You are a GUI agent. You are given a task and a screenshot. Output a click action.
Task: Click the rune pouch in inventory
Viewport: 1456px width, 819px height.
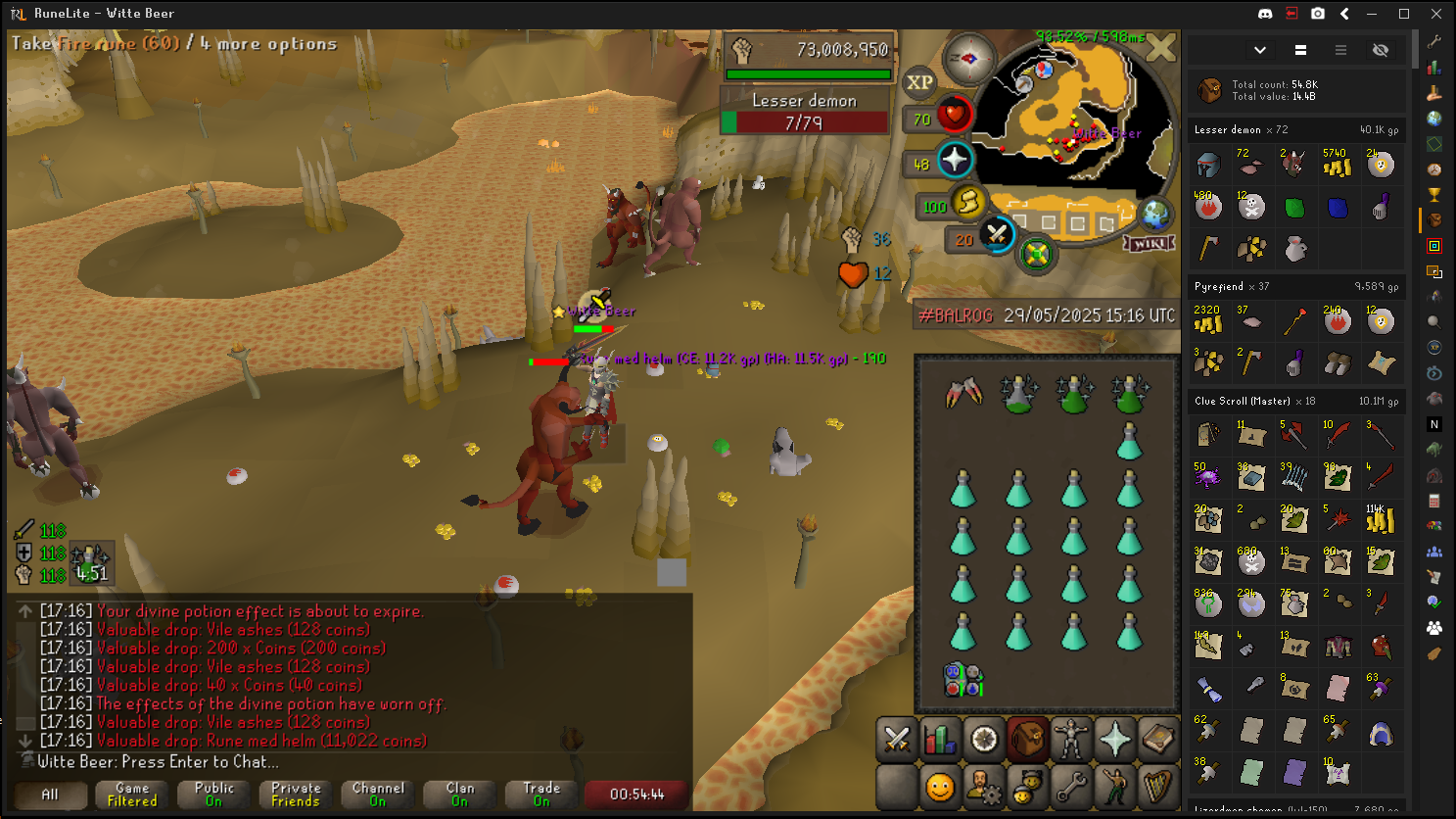coord(963,679)
